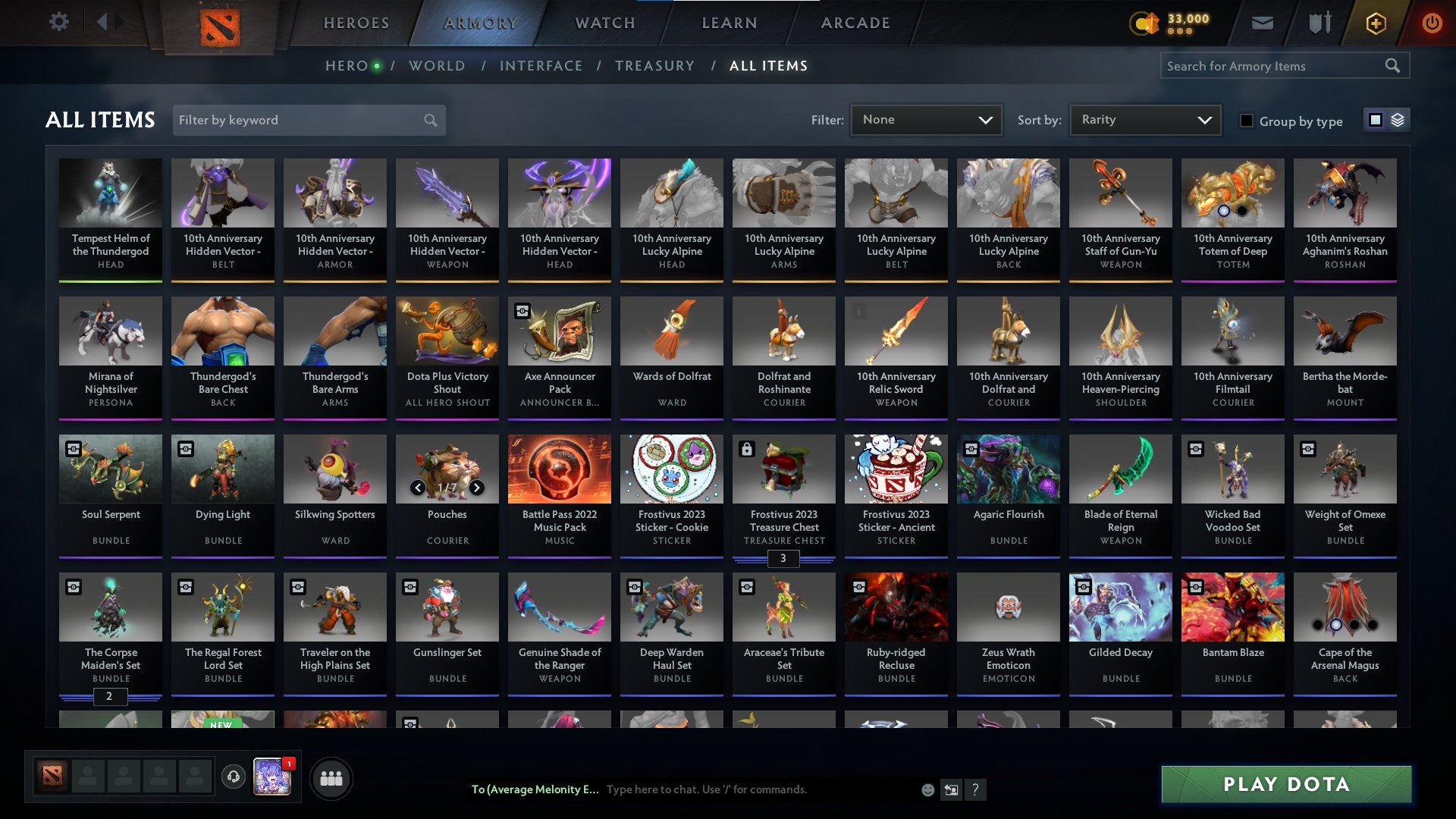This screenshot has height=819, width=1456.
Task: Open the WATCH menu
Action: pyautogui.click(x=604, y=23)
